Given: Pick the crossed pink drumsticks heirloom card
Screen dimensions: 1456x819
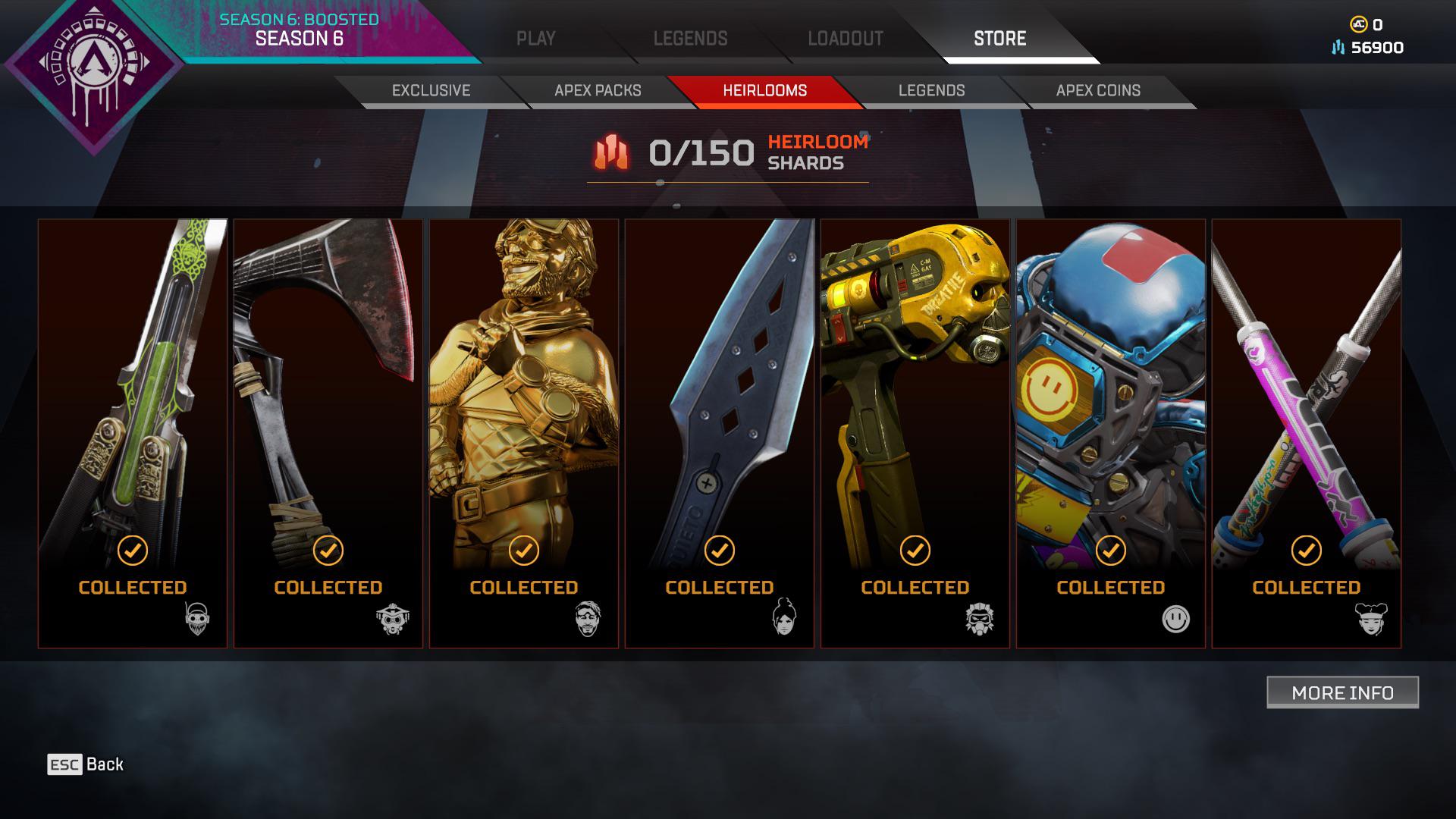Looking at the screenshot, I should (x=1307, y=433).
